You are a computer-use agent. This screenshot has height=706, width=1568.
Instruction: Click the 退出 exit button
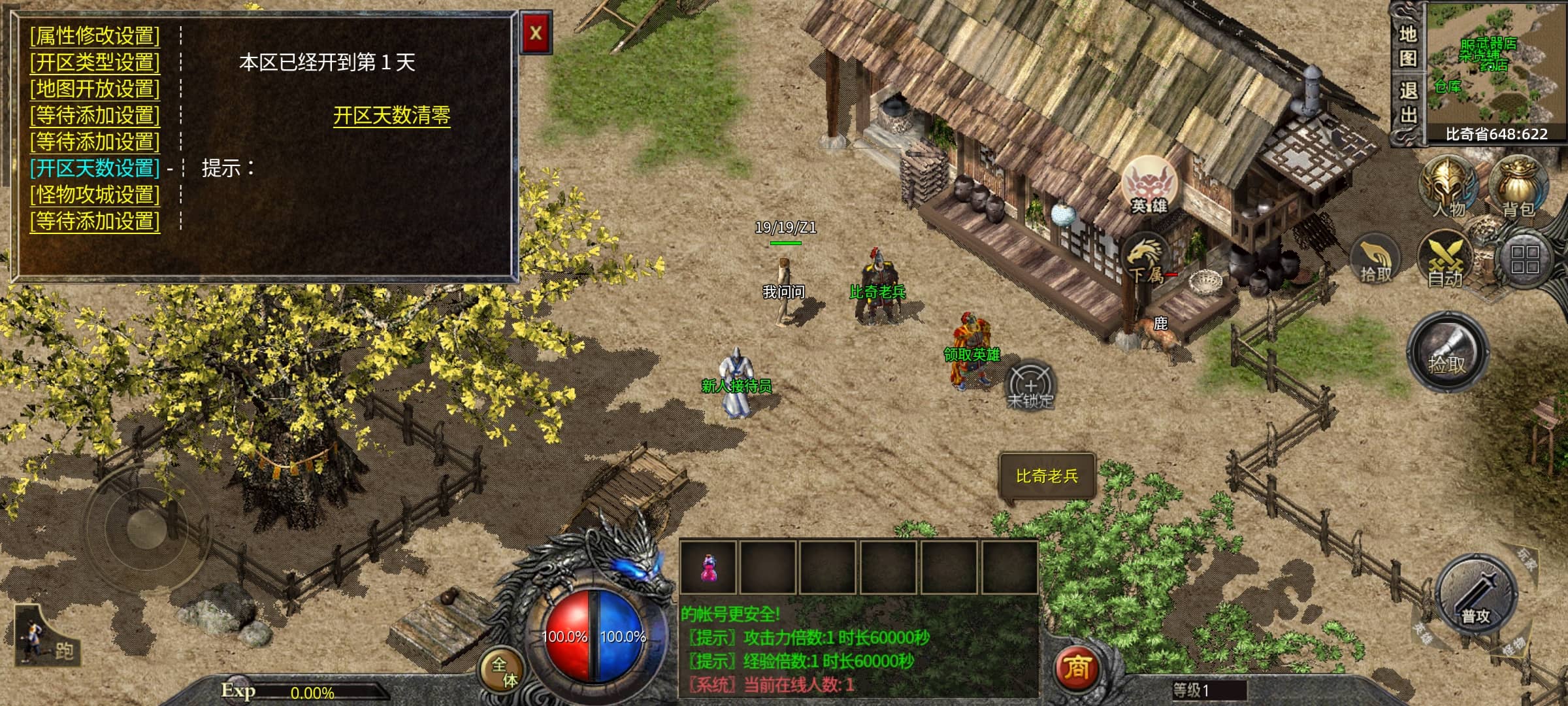coord(1407,103)
